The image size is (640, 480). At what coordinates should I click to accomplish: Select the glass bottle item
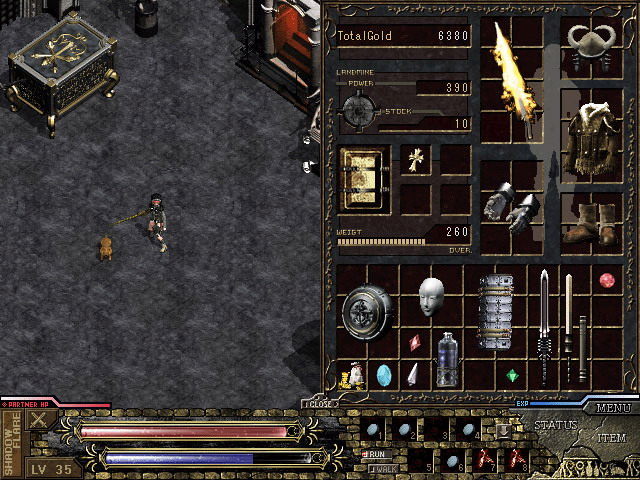(447, 358)
